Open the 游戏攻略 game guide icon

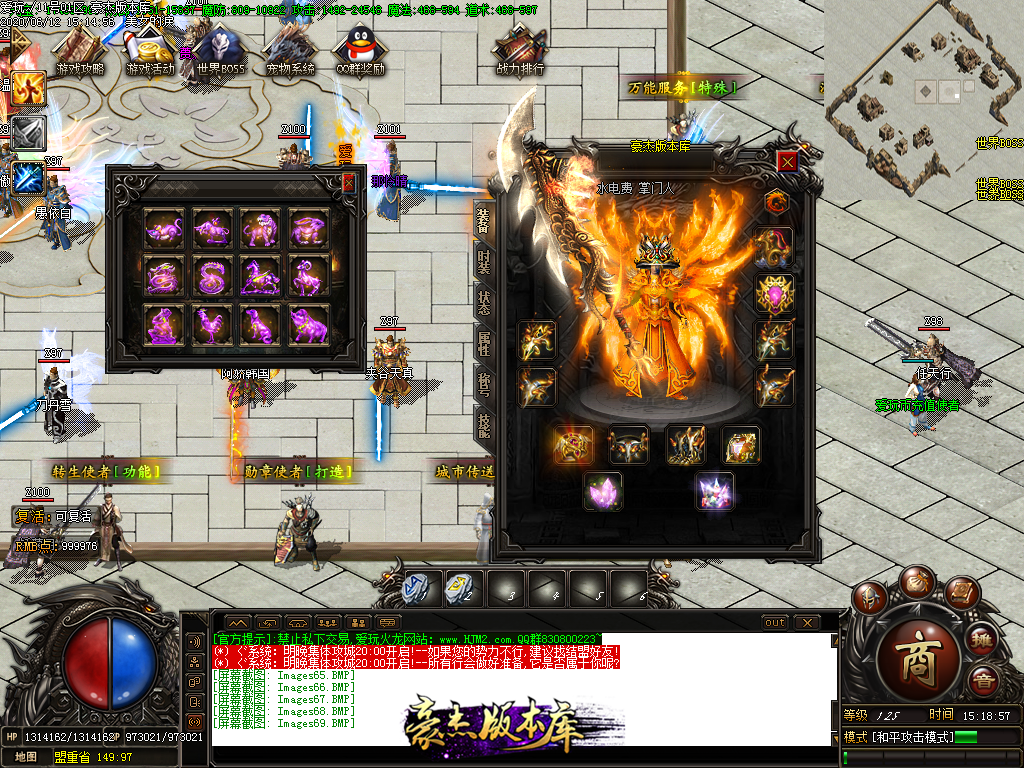click(81, 50)
